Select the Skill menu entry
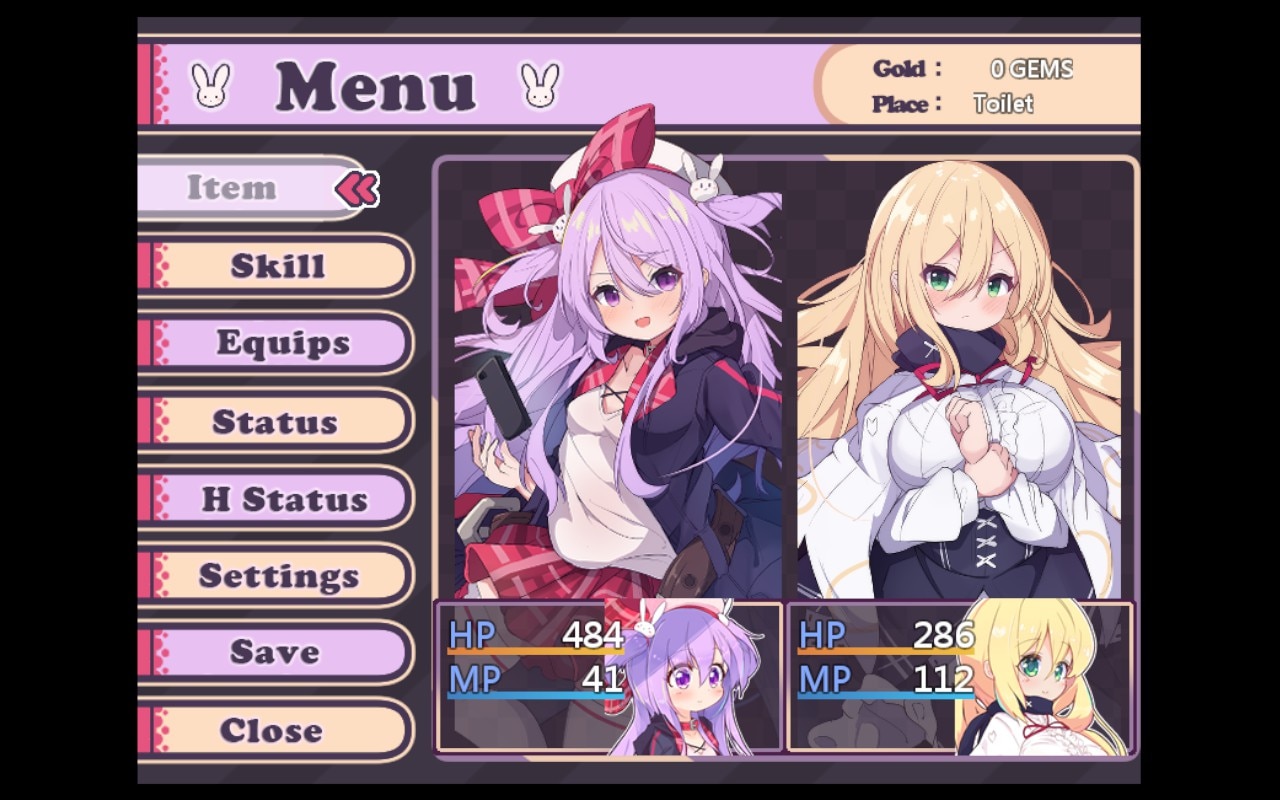This screenshot has height=800, width=1280. click(278, 266)
